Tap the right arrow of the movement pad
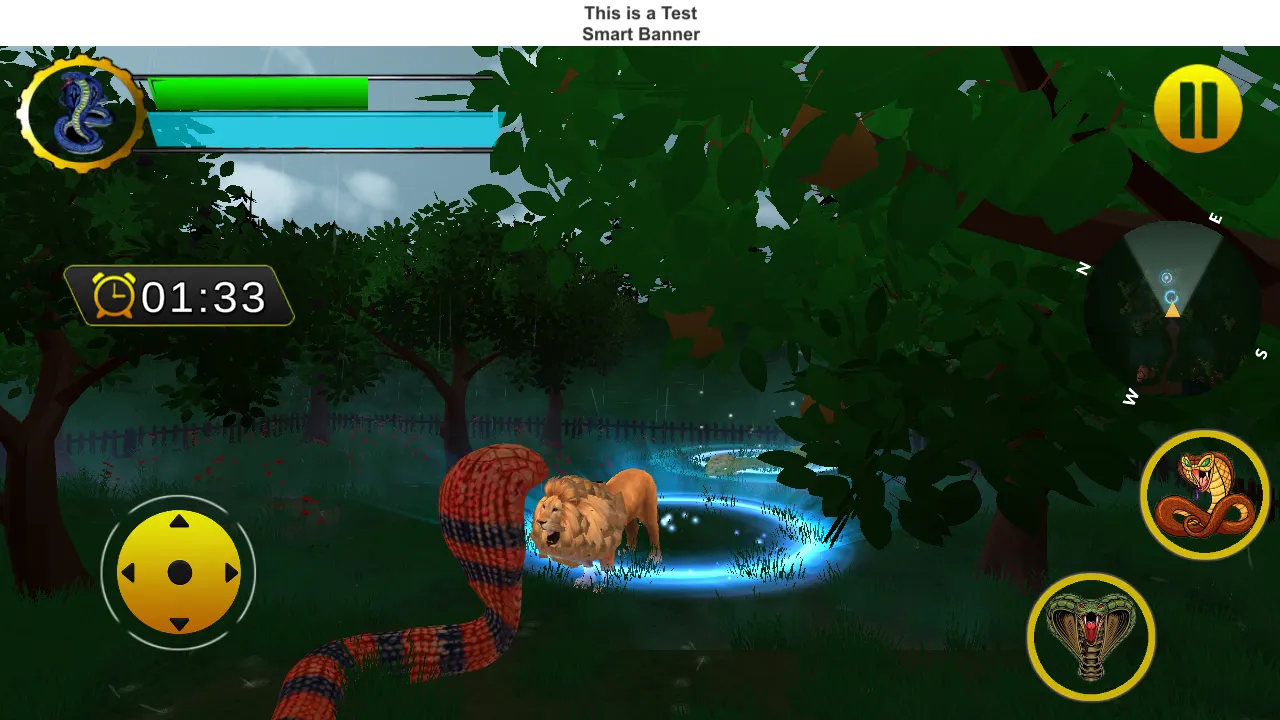Viewport: 1280px width, 720px height. coord(231,572)
